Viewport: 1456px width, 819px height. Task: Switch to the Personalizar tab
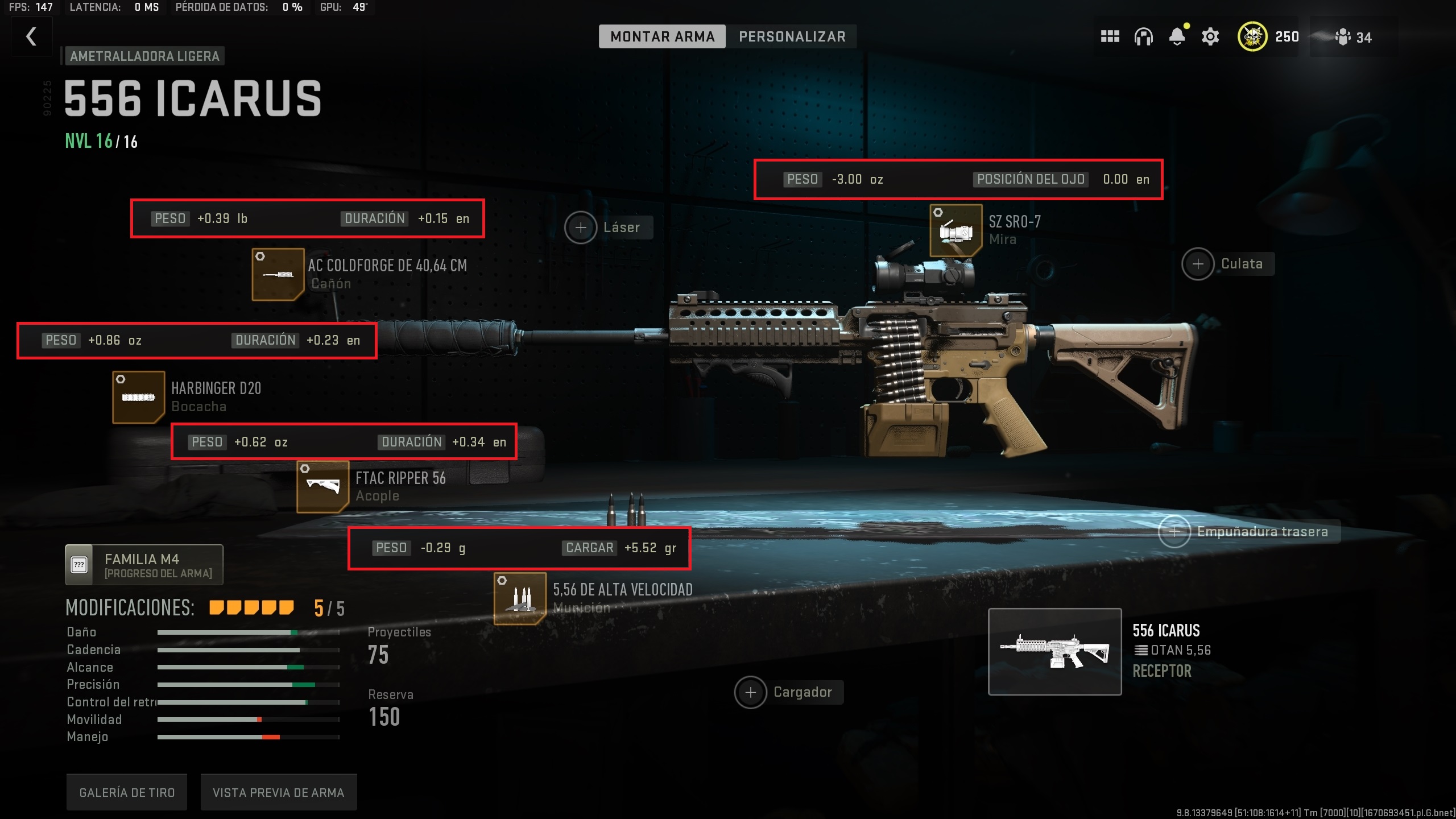click(x=792, y=36)
